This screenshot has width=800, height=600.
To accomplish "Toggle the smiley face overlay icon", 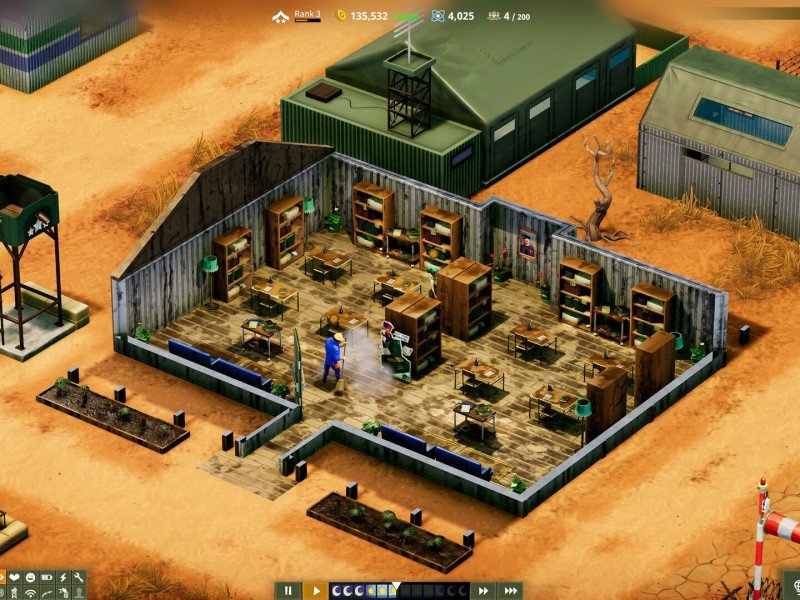I will tap(30, 578).
